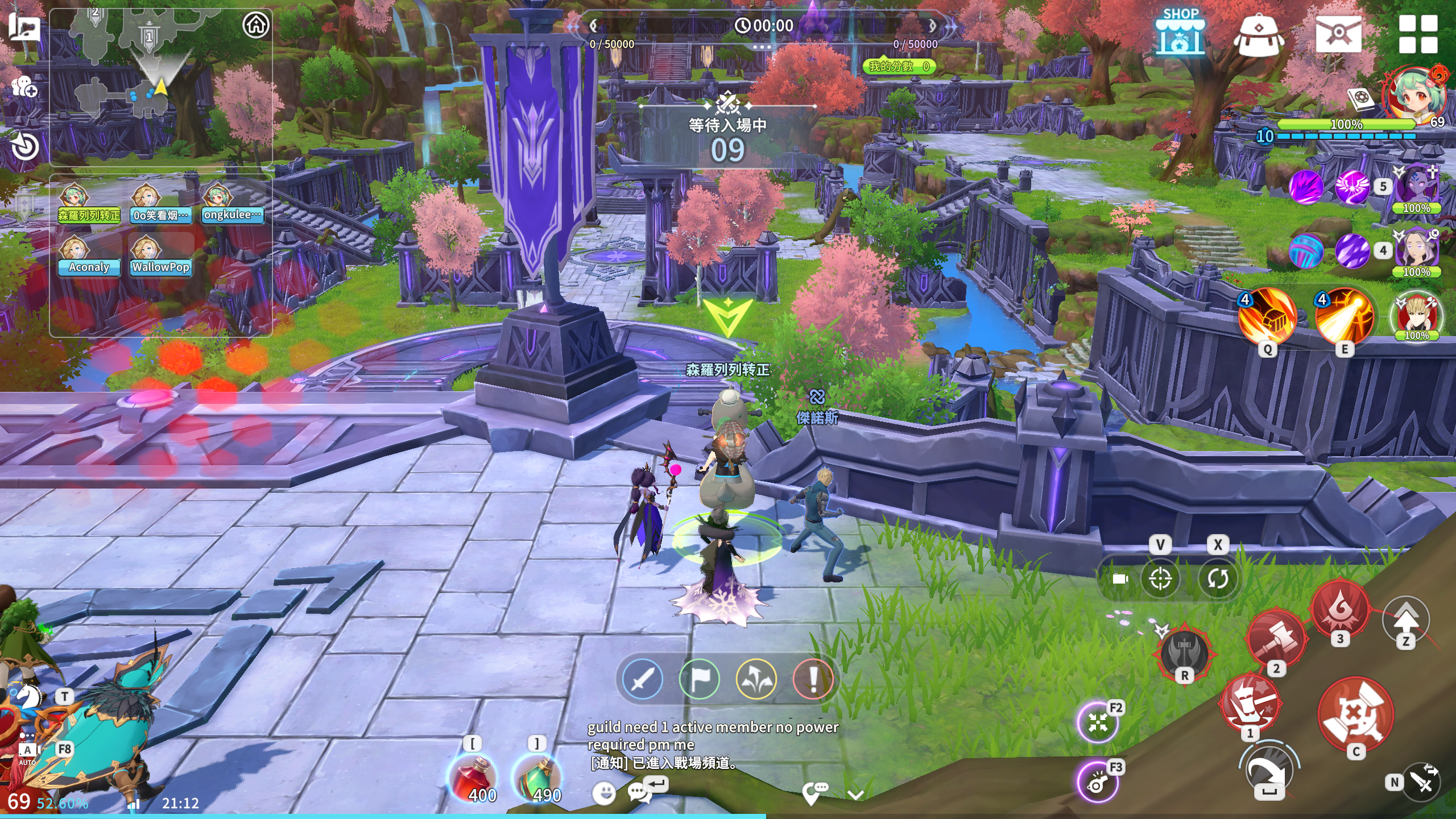The image size is (1456, 819).
Task: Use the hammer skill labeled 2
Action: point(1275,638)
